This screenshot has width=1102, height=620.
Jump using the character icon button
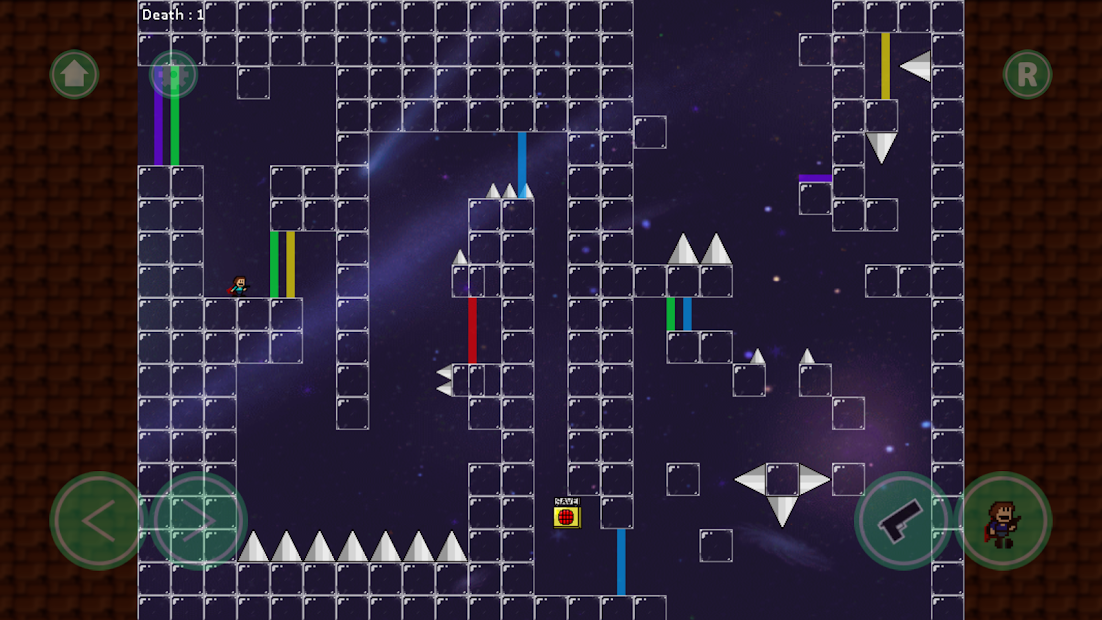point(1003,520)
